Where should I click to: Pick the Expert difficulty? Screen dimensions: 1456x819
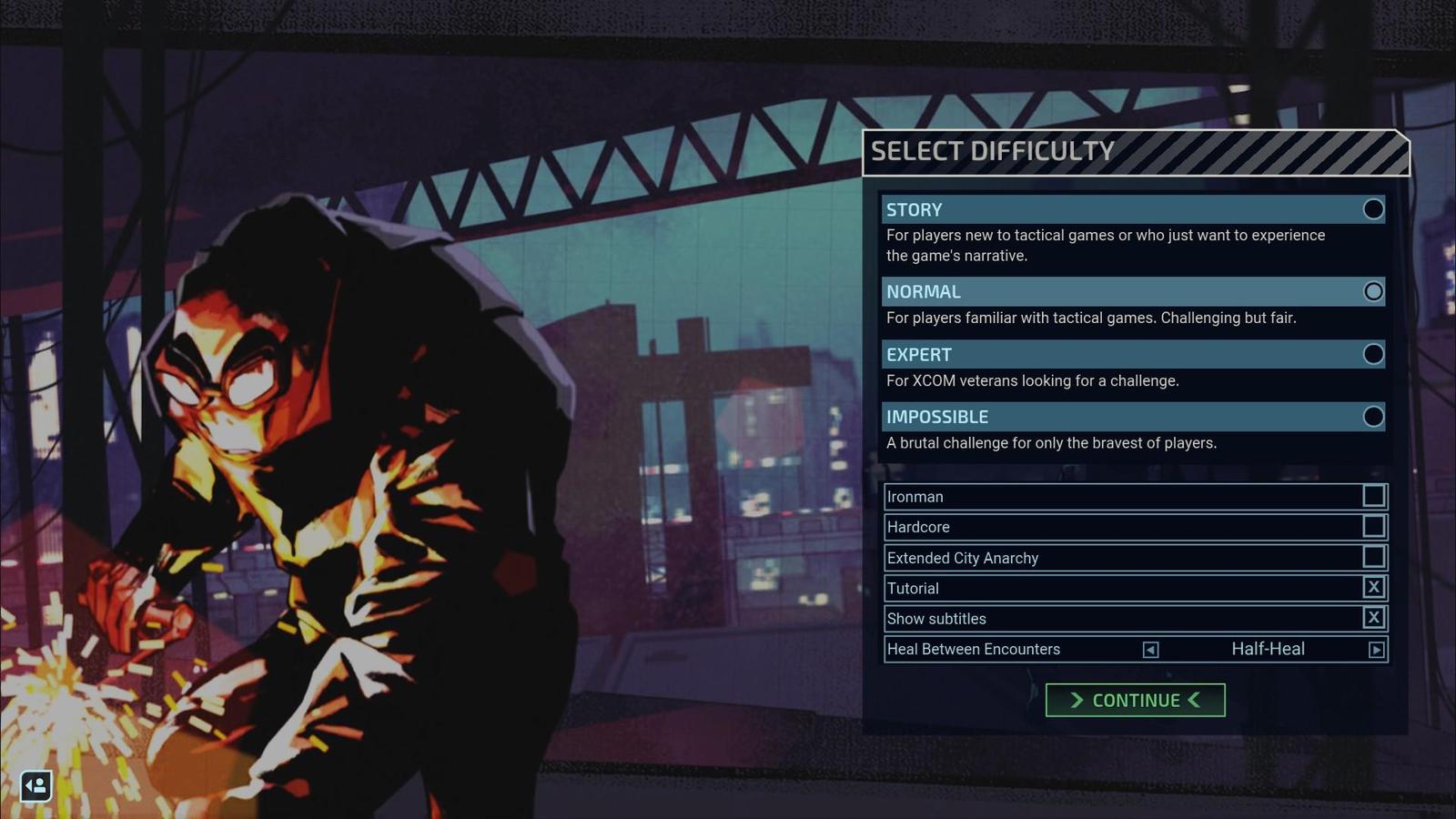(1373, 354)
